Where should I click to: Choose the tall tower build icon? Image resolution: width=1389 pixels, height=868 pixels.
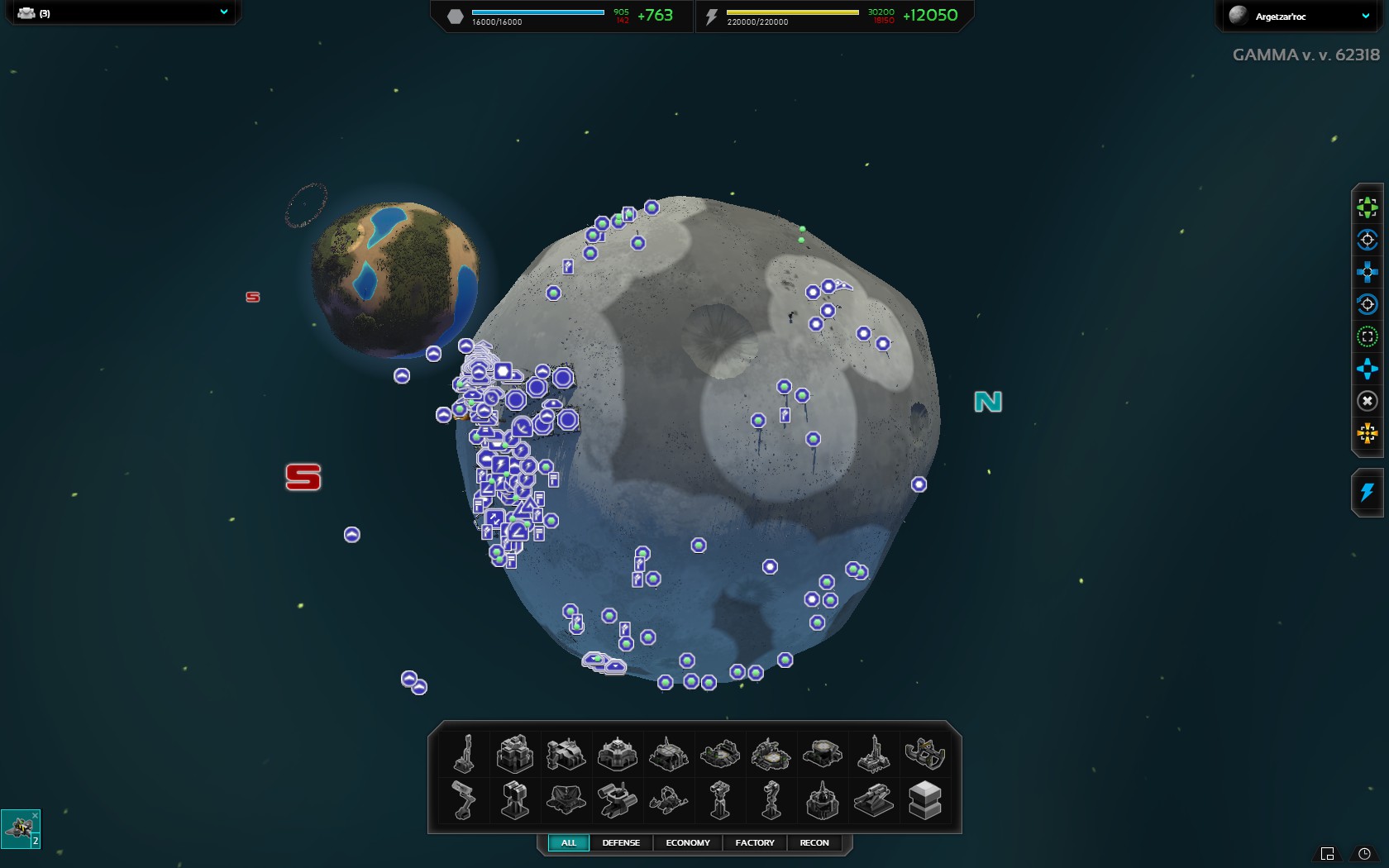pos(465,753)
